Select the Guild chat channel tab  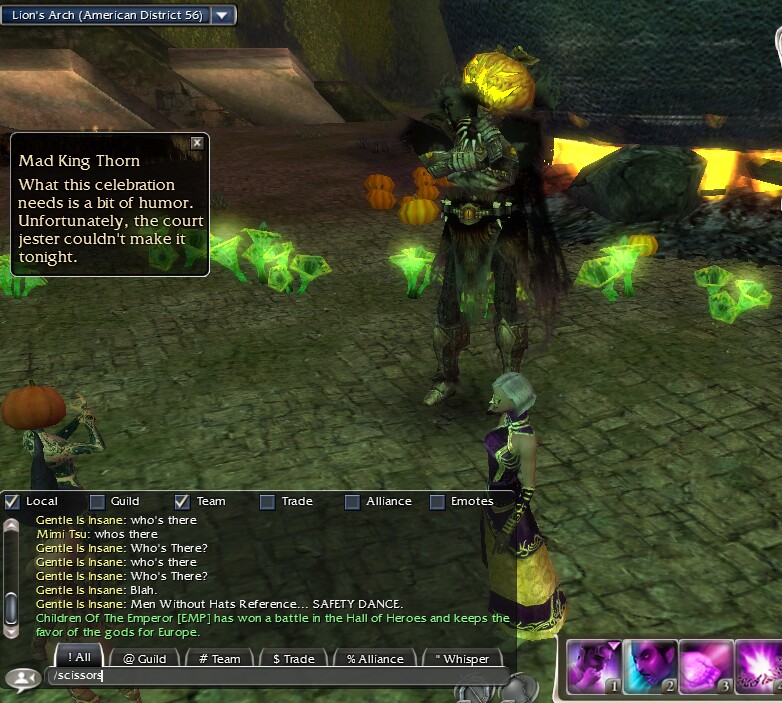click(x=145, y=658)
